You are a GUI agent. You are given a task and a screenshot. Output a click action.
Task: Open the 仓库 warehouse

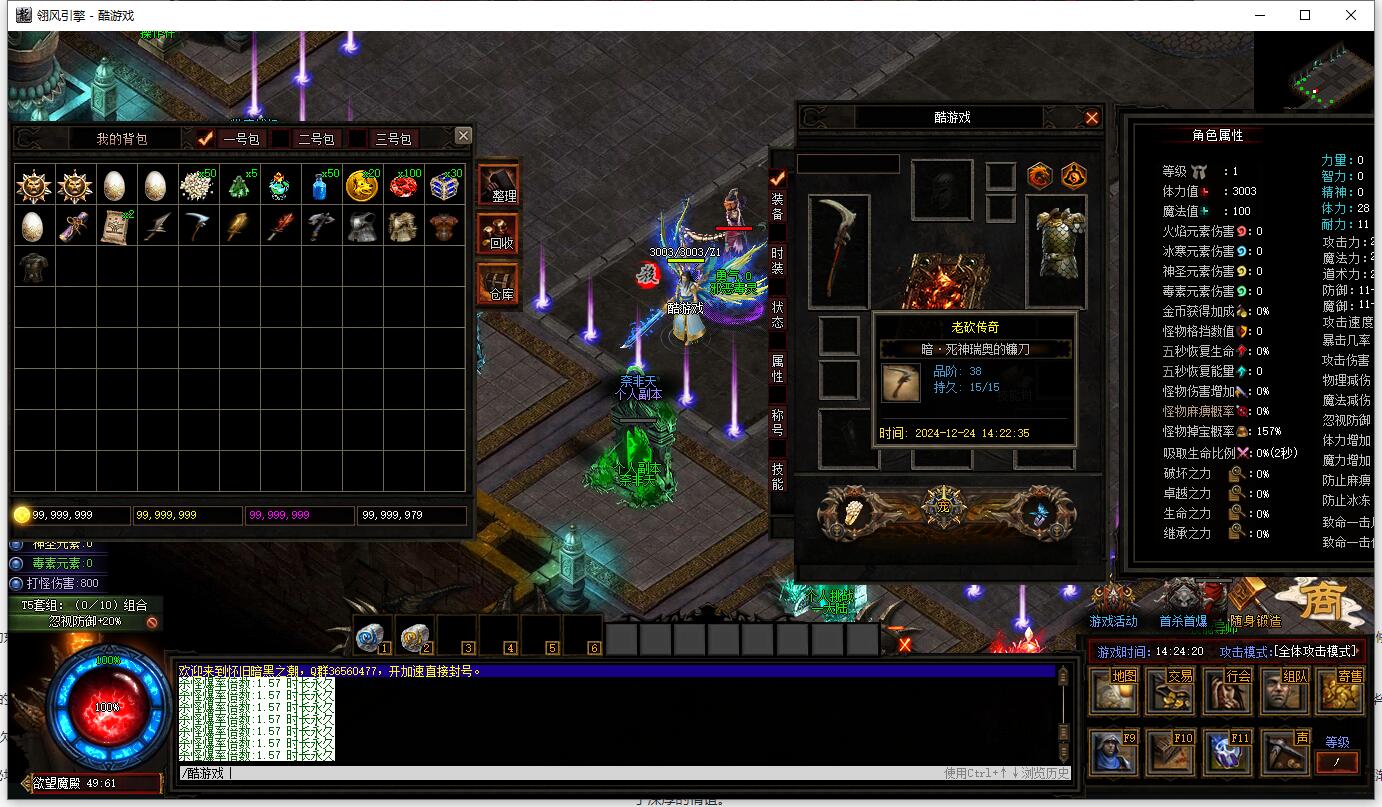click(498, 284)
